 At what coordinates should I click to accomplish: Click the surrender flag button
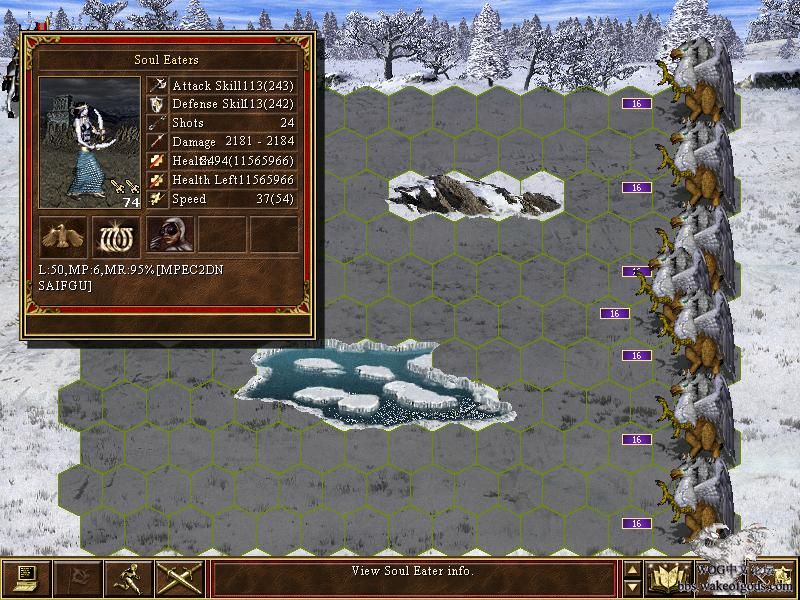pyautogui.click(x=77, y=577)
